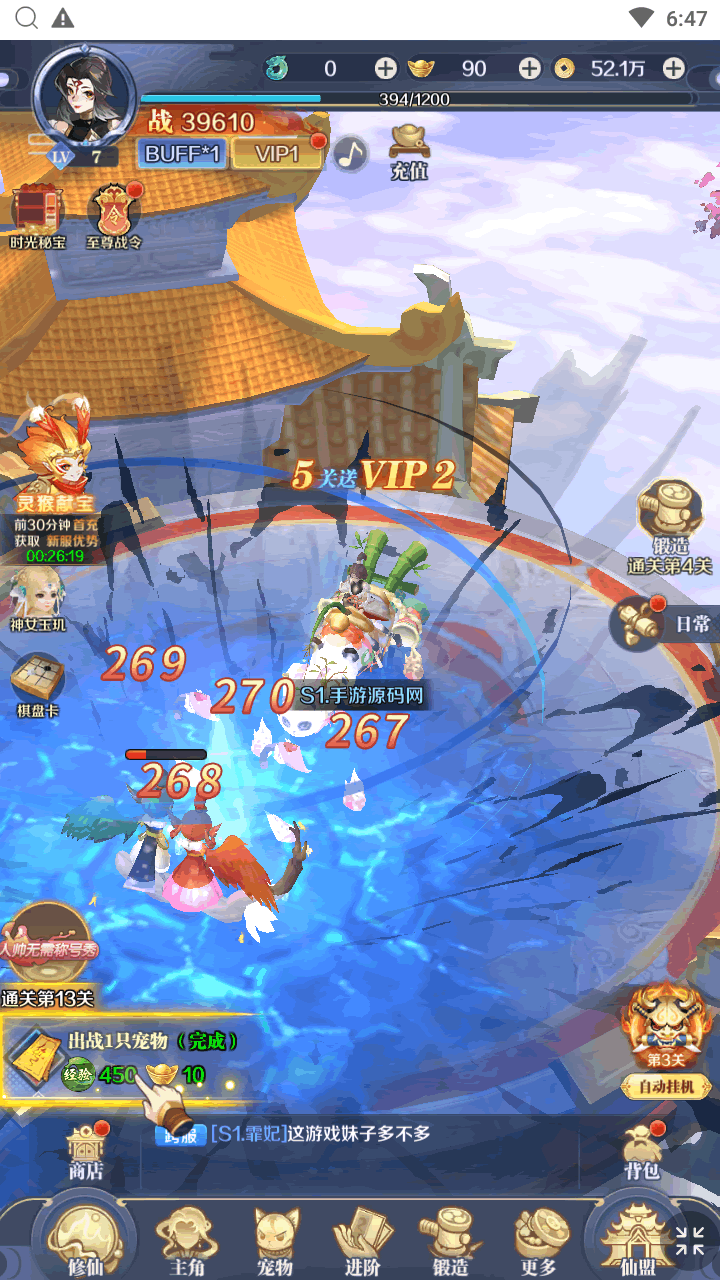The image size is (720, 1280).
Task: Open the 商店 shop
Action: (86, 1150)
